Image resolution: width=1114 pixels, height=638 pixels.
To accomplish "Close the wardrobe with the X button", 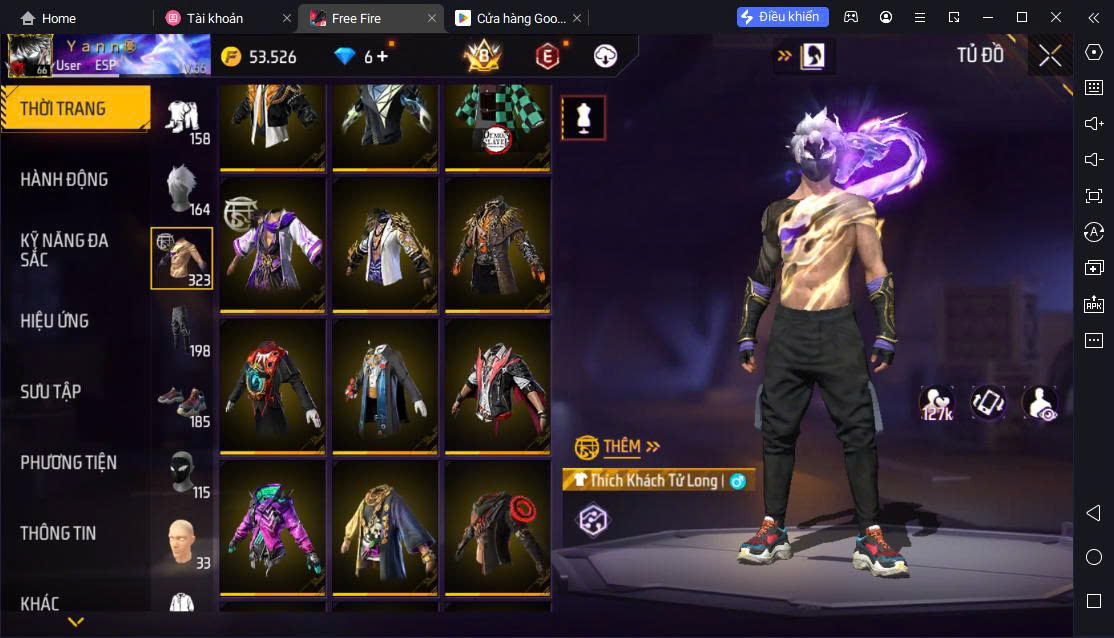I will [x=1050, y=56].
